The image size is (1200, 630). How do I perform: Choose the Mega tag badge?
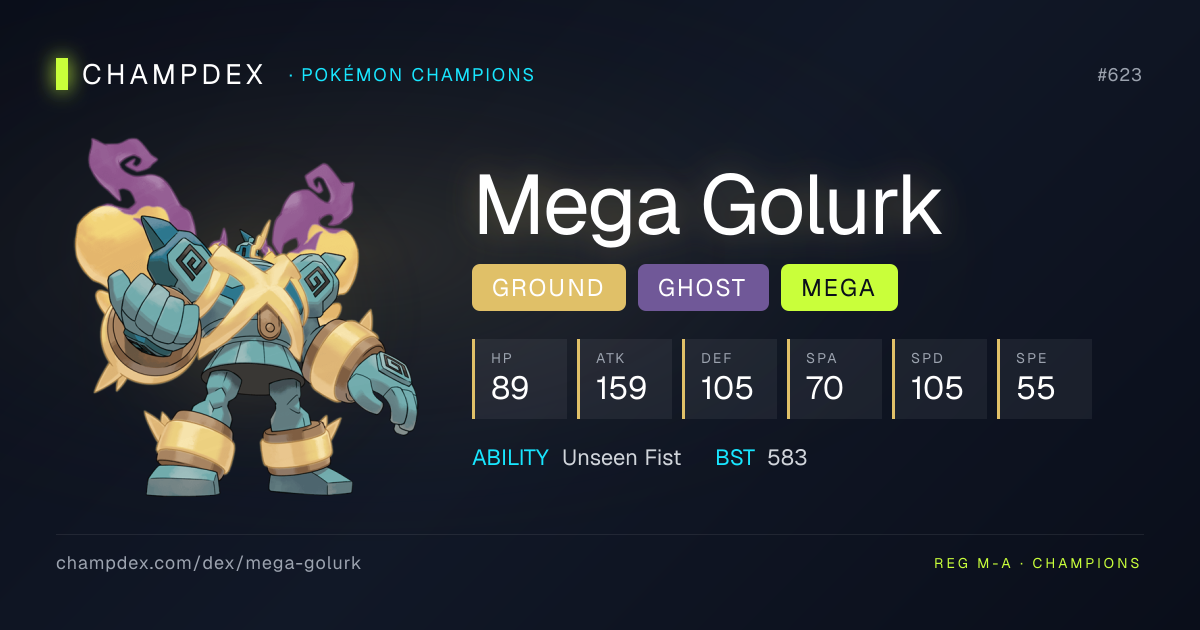(x=838, y=288)
